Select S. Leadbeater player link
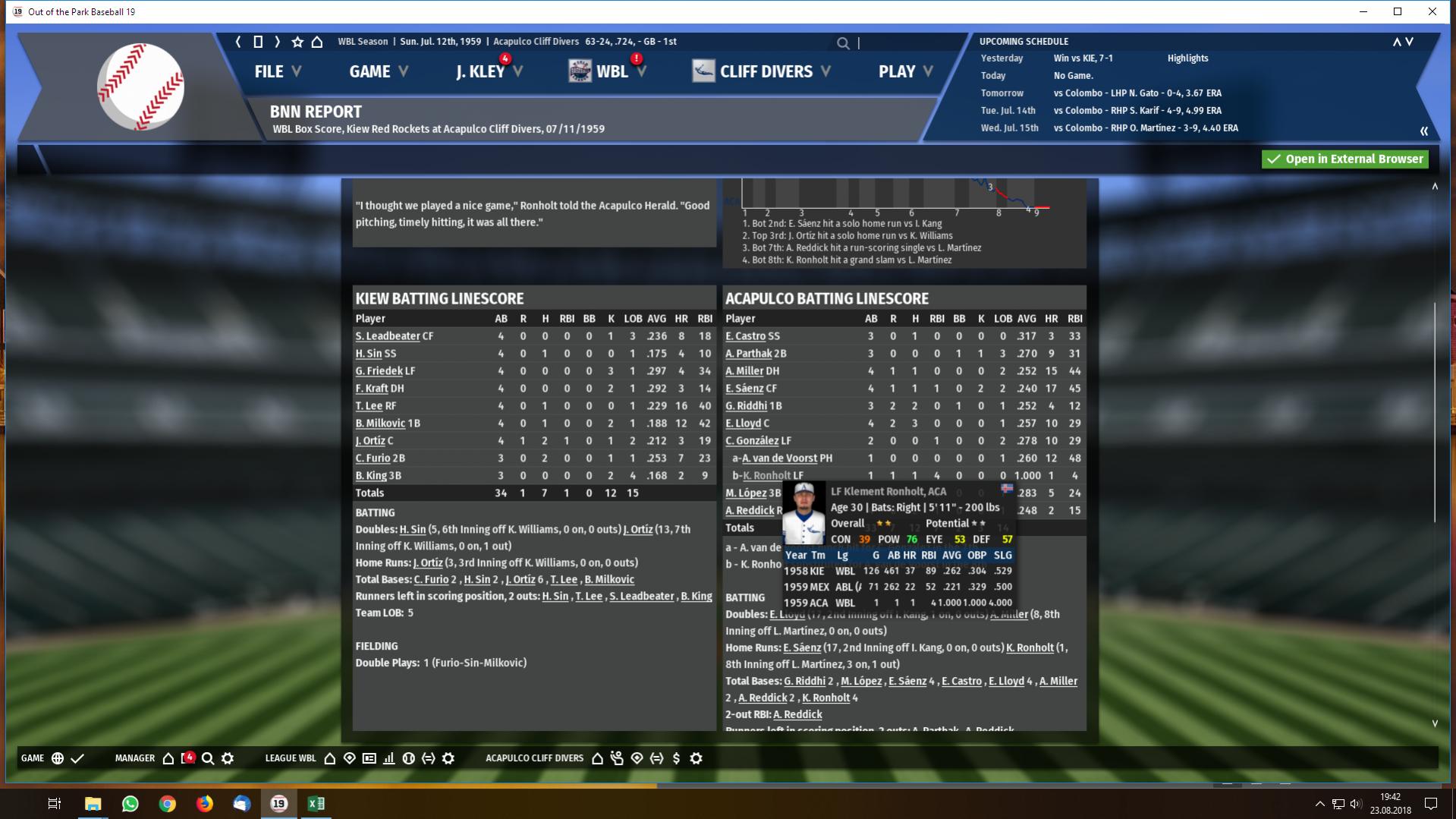The height and width of the screenshot is (819, 1456). [x=387, y=336]
